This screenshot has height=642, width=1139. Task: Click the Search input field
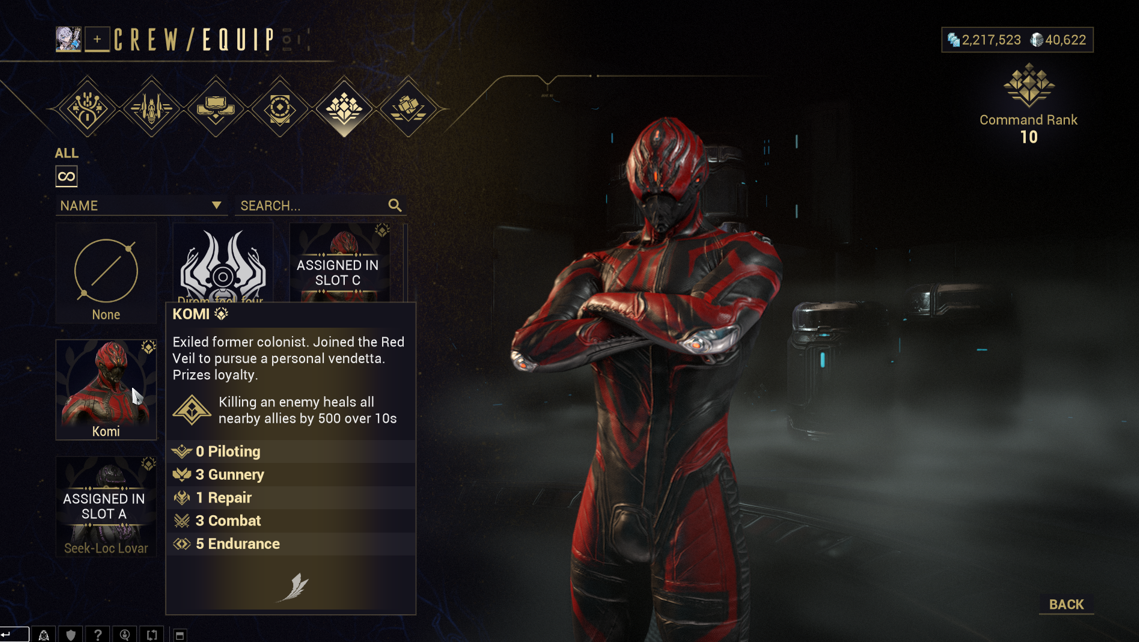tap(312, 205)
